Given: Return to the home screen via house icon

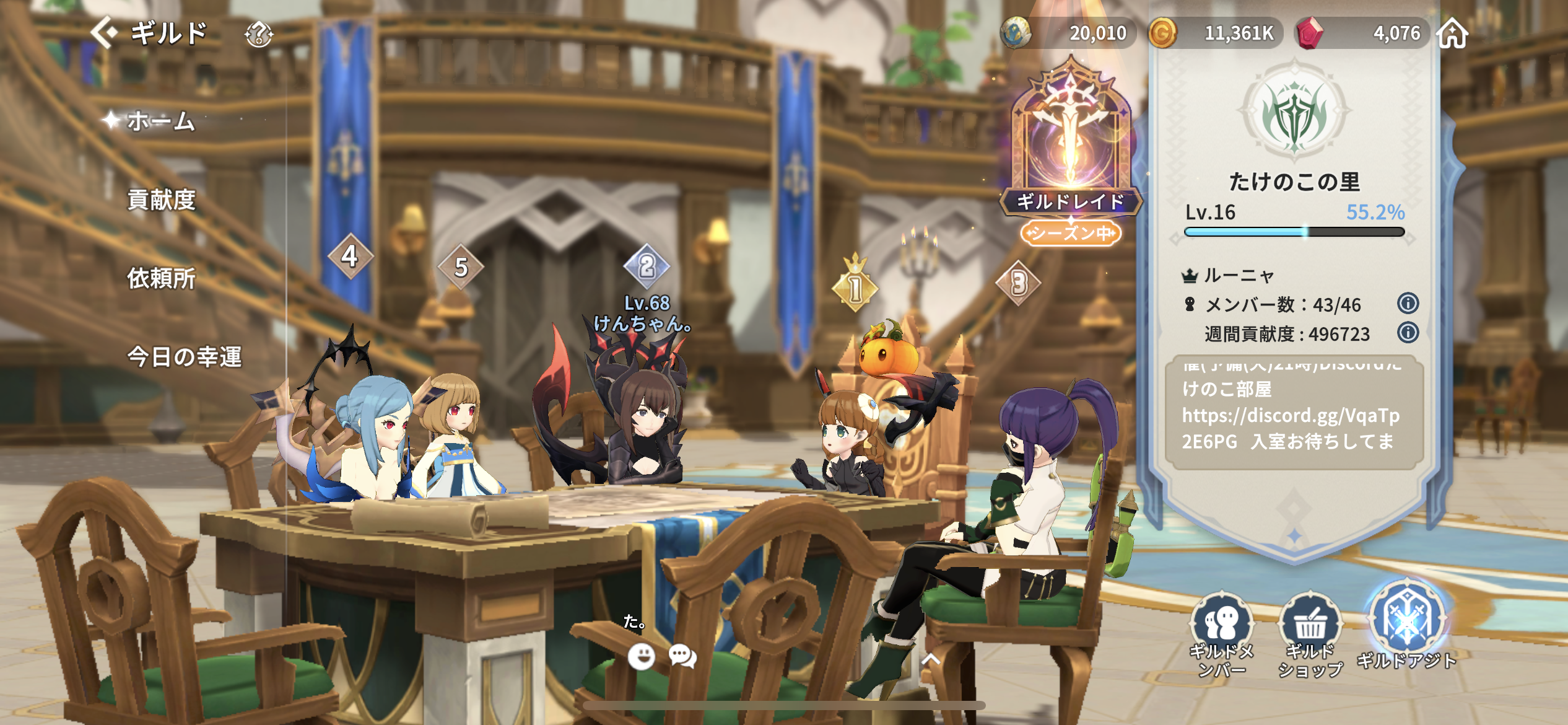Looking at the screenshot, I should tap(1453, 33).
